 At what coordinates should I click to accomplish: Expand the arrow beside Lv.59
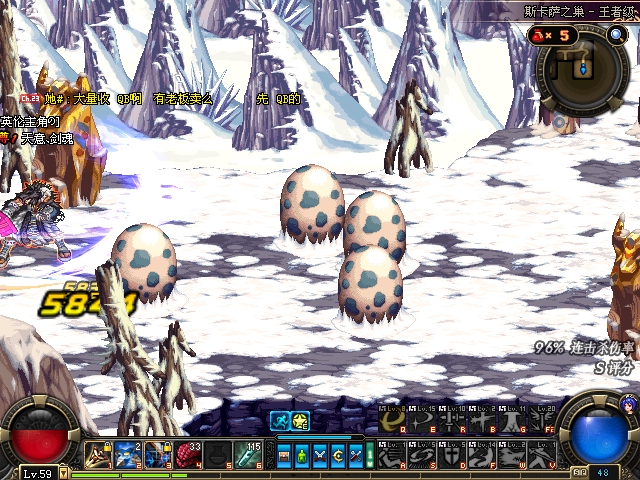click(x=63, y=473)
